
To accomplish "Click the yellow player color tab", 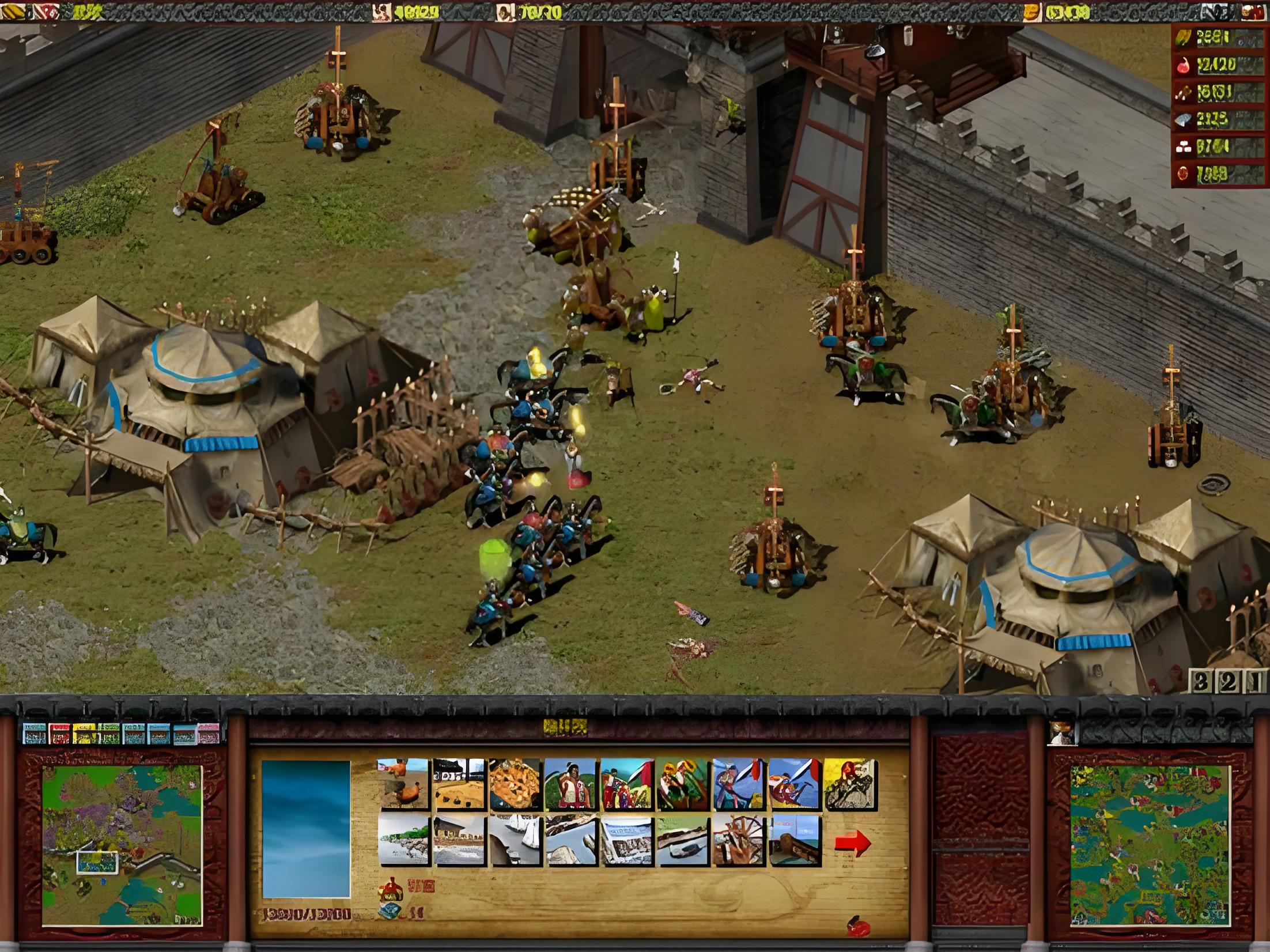I will point(84,734).
